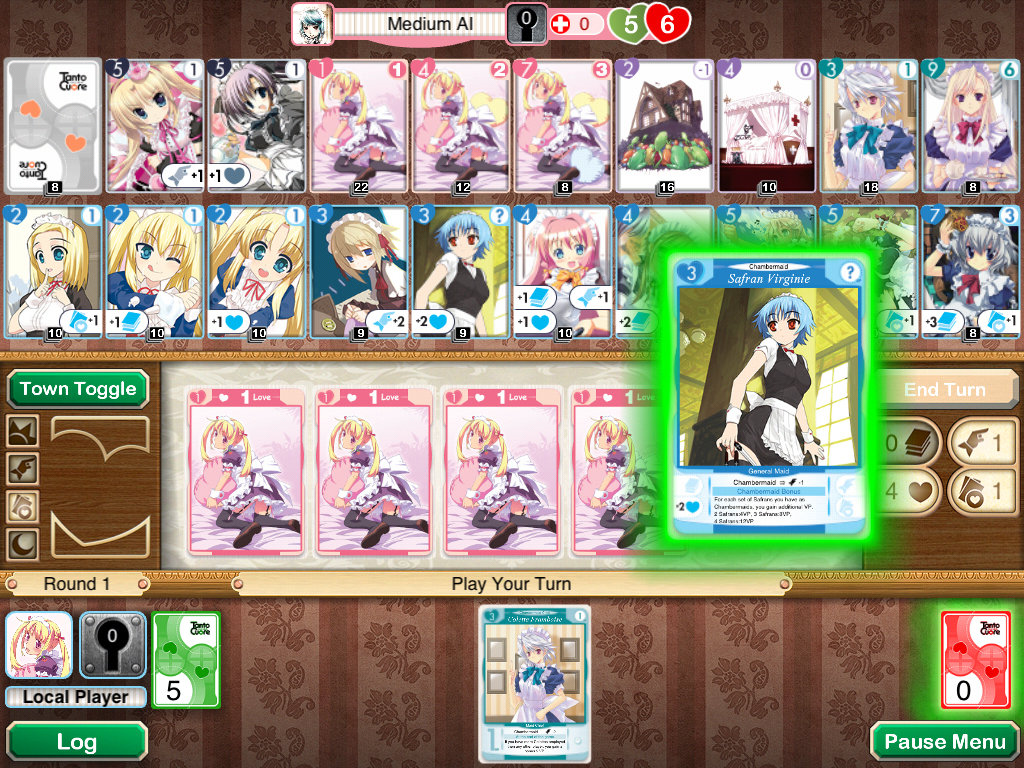Open the Pause Menu

944,741
